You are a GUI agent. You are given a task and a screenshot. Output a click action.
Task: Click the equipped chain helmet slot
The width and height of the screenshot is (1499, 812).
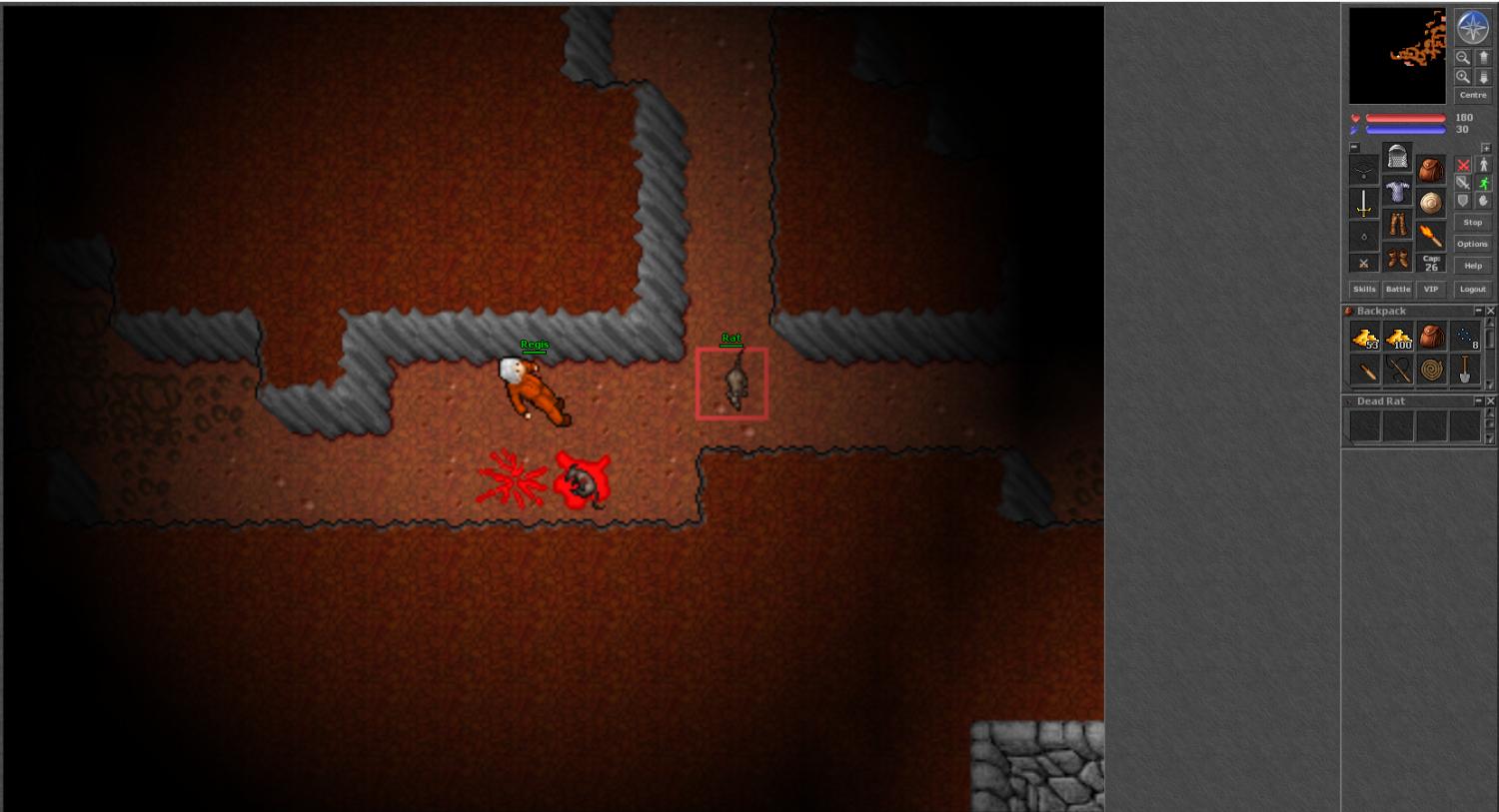(x=1397, y=158)
